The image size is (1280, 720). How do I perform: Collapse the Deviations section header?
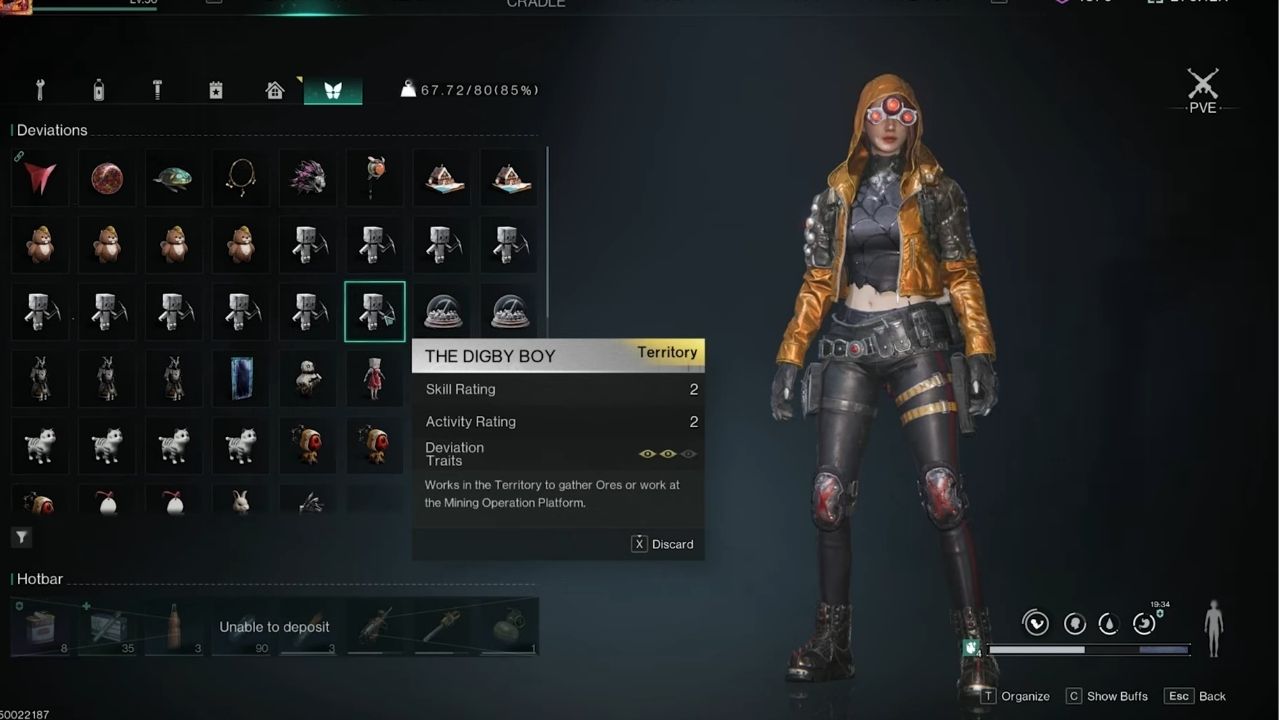tap(50, 130)
